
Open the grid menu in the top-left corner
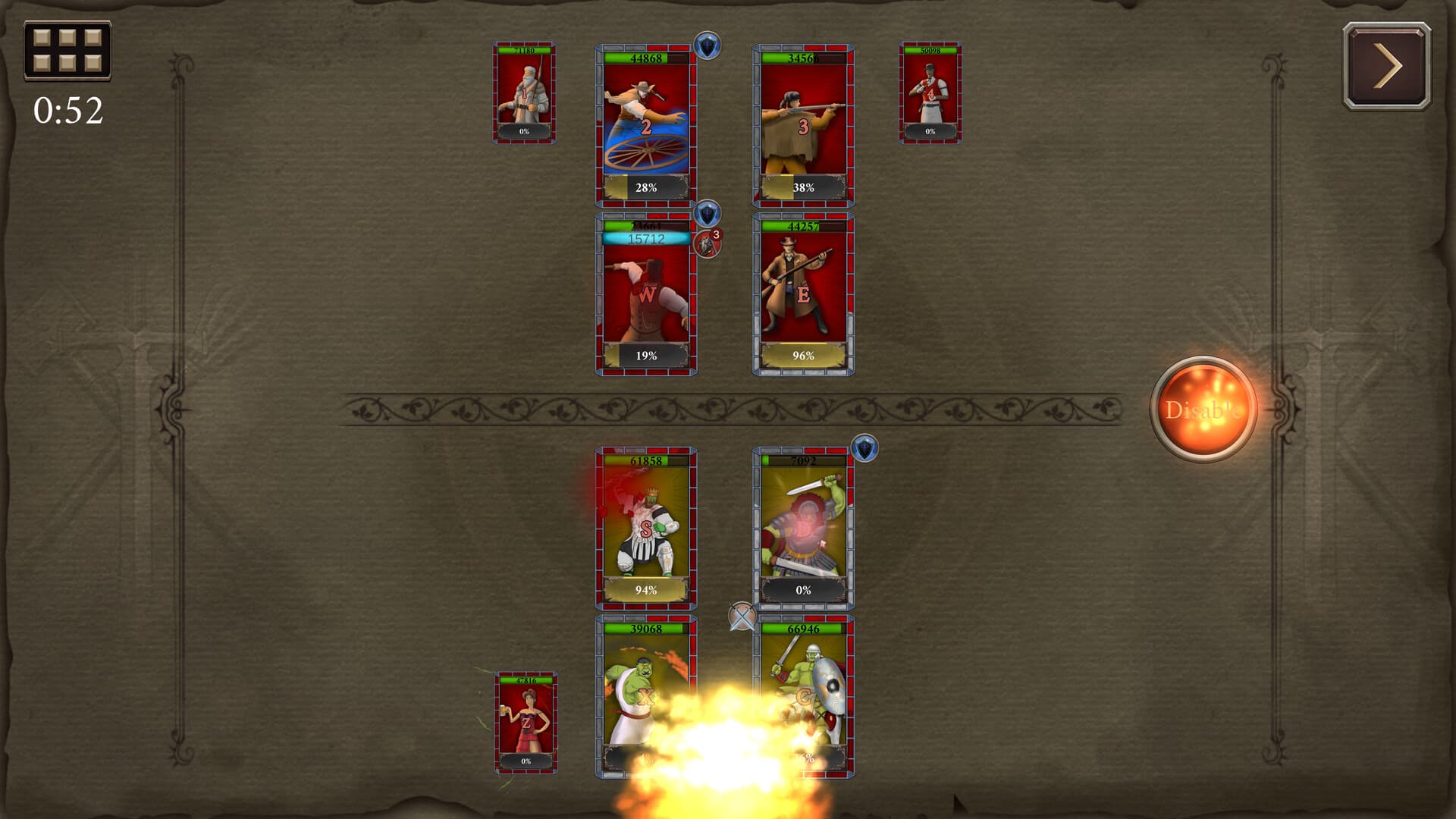pyautogui.click(x=67, y=50)
